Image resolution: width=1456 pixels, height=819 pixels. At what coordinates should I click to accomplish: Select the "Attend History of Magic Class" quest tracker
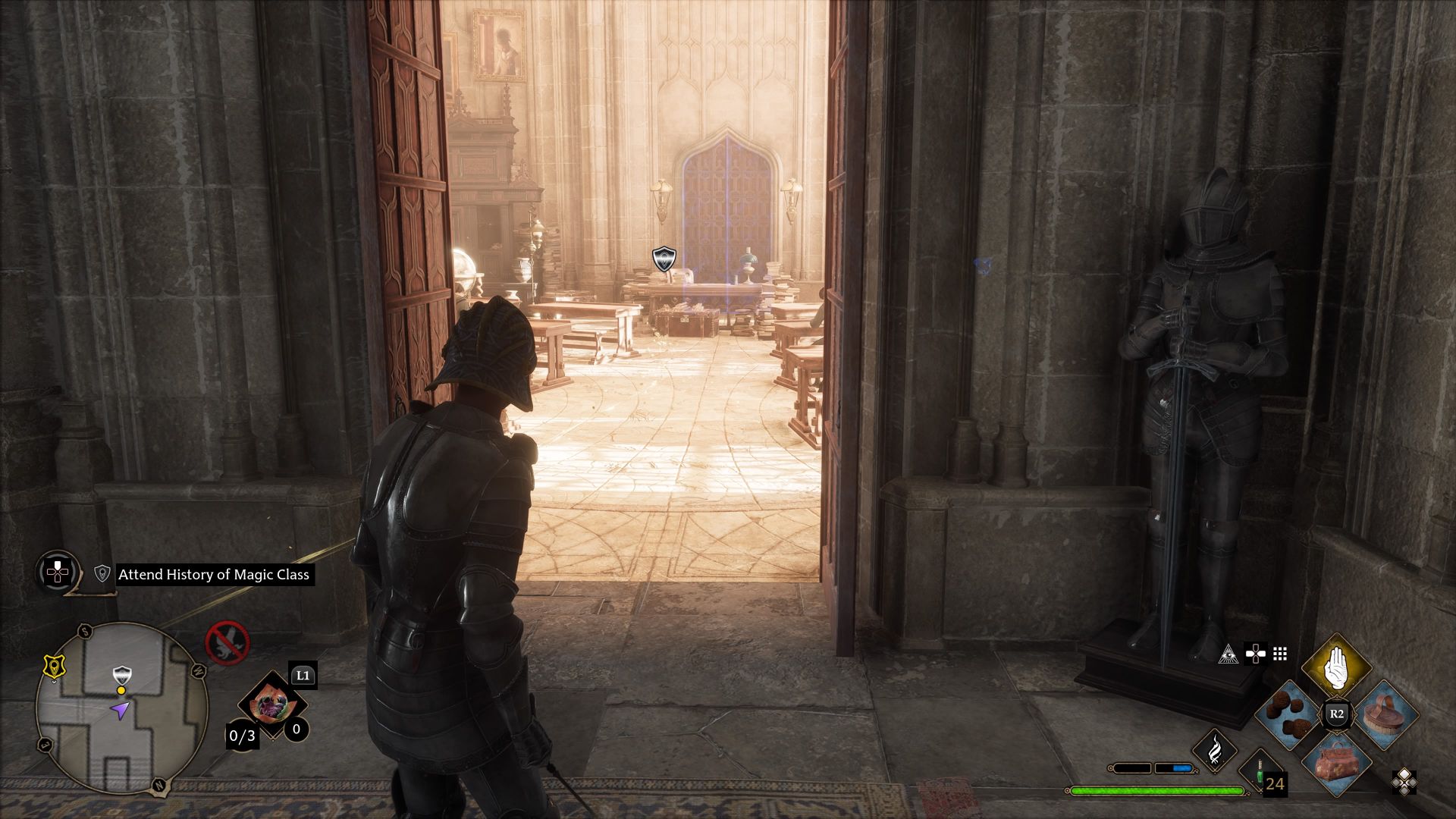coord(213,575)
